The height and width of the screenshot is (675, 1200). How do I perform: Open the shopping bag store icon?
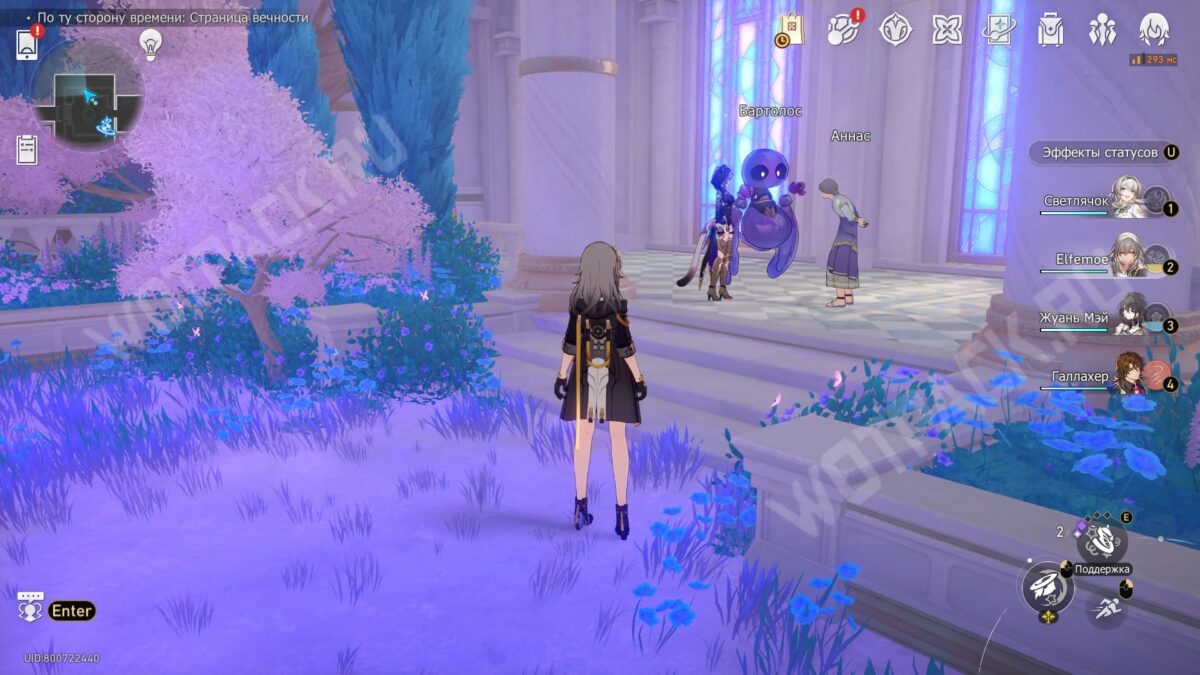click(790, 29)
